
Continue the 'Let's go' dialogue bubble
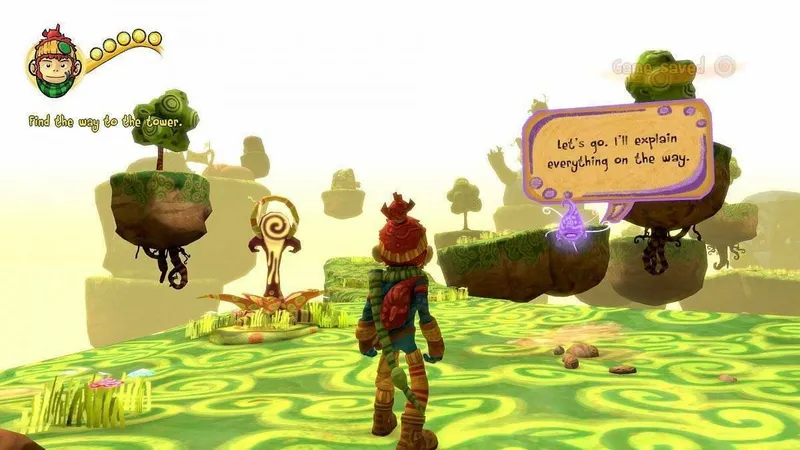(x=618, y=152)
